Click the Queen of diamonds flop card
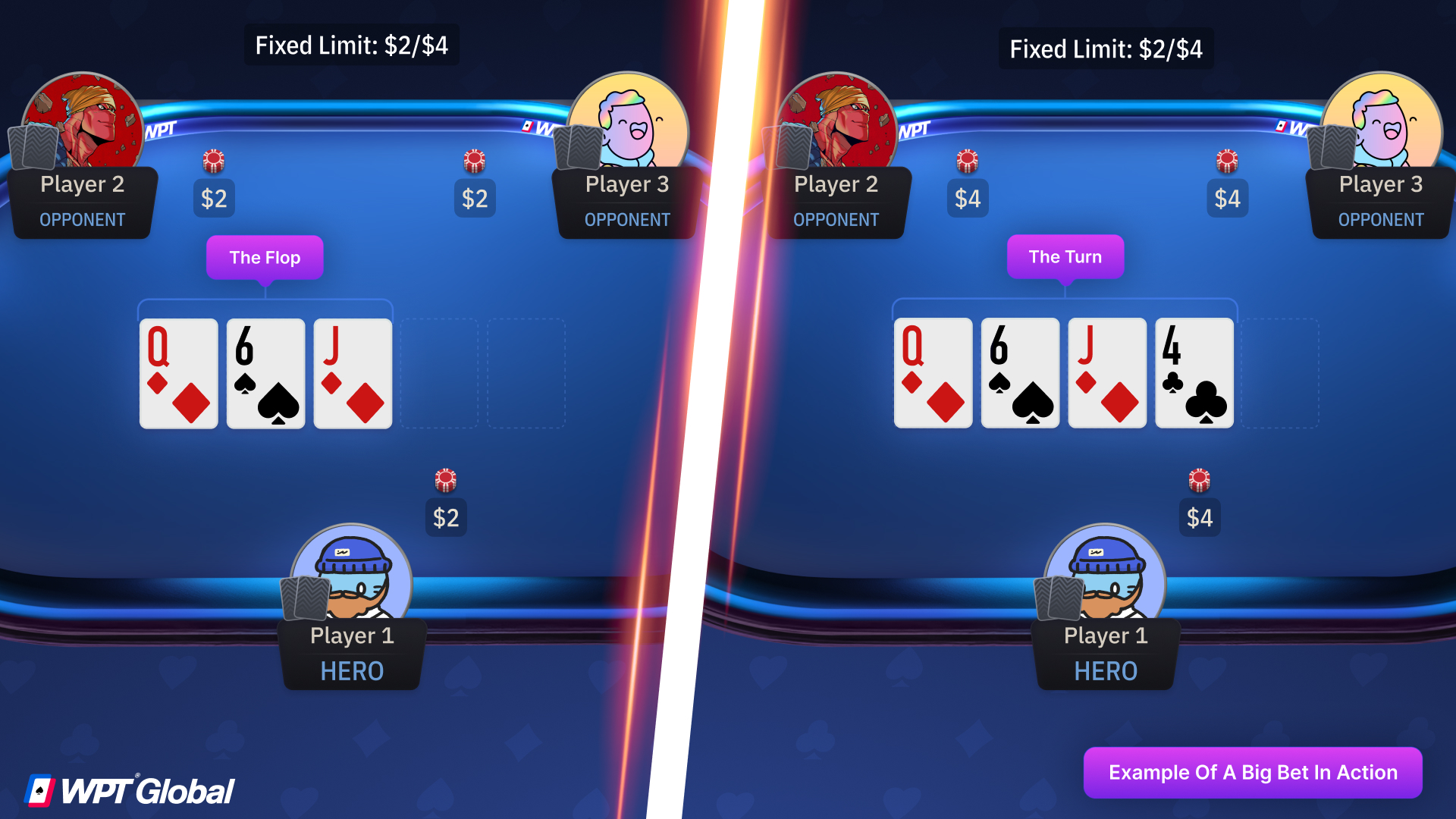 pos(178,373)
